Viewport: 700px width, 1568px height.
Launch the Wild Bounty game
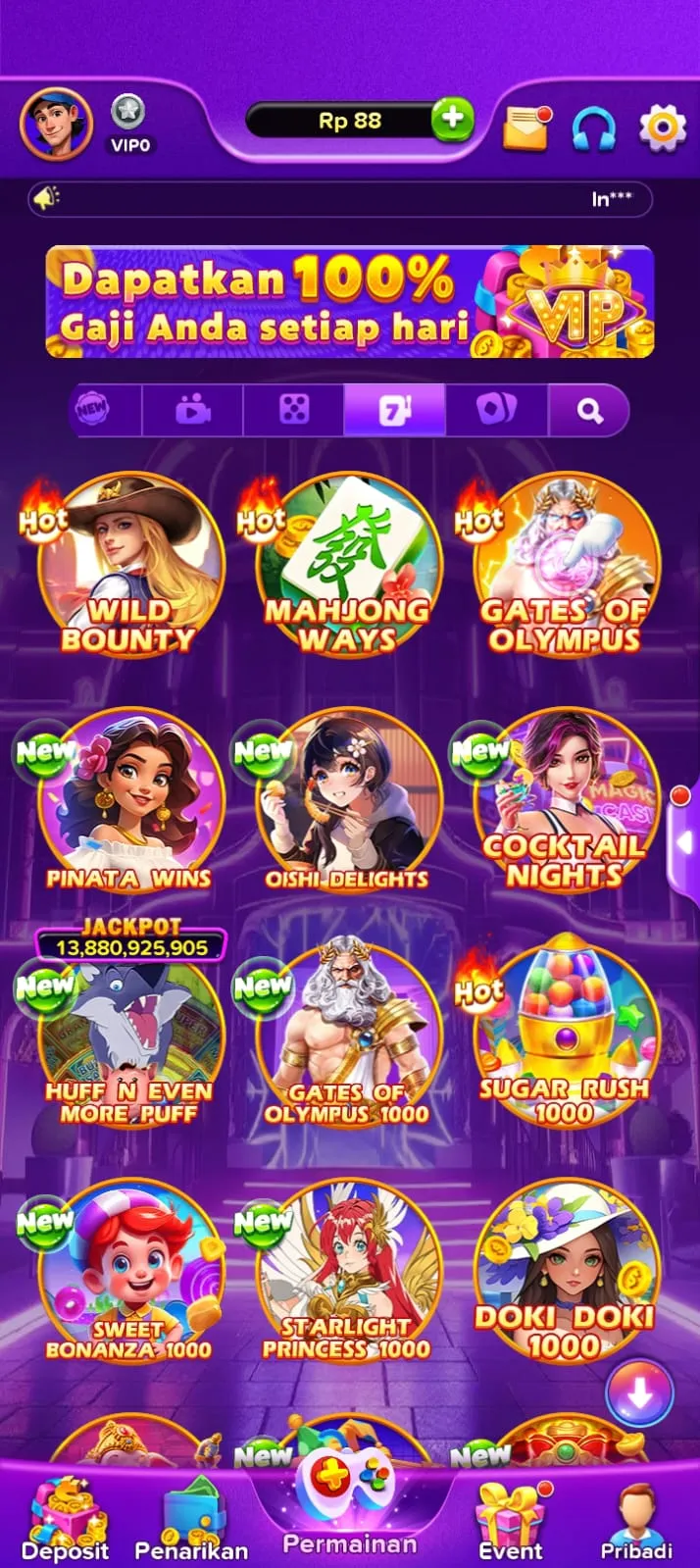pos(129,566)
